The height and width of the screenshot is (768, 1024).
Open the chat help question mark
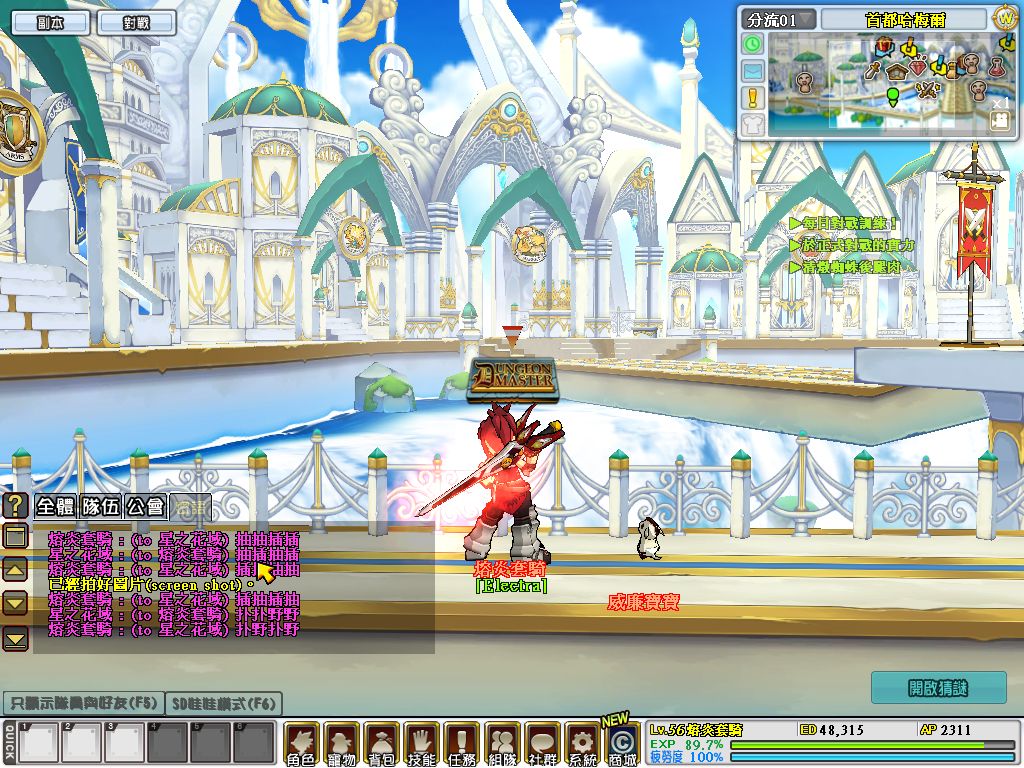(x=15, y=505)
